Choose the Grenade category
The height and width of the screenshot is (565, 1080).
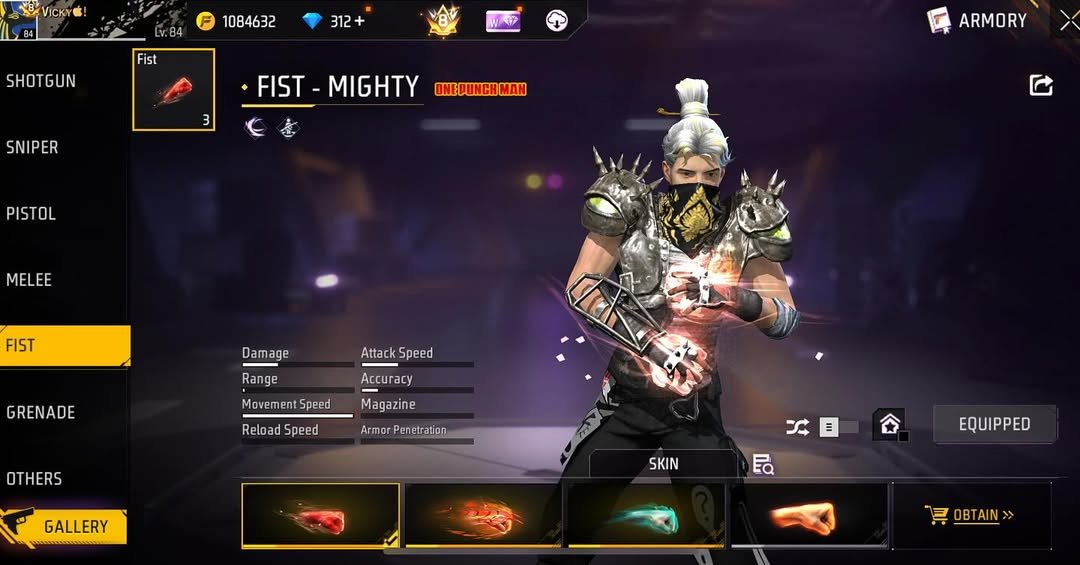pos(41,412)
